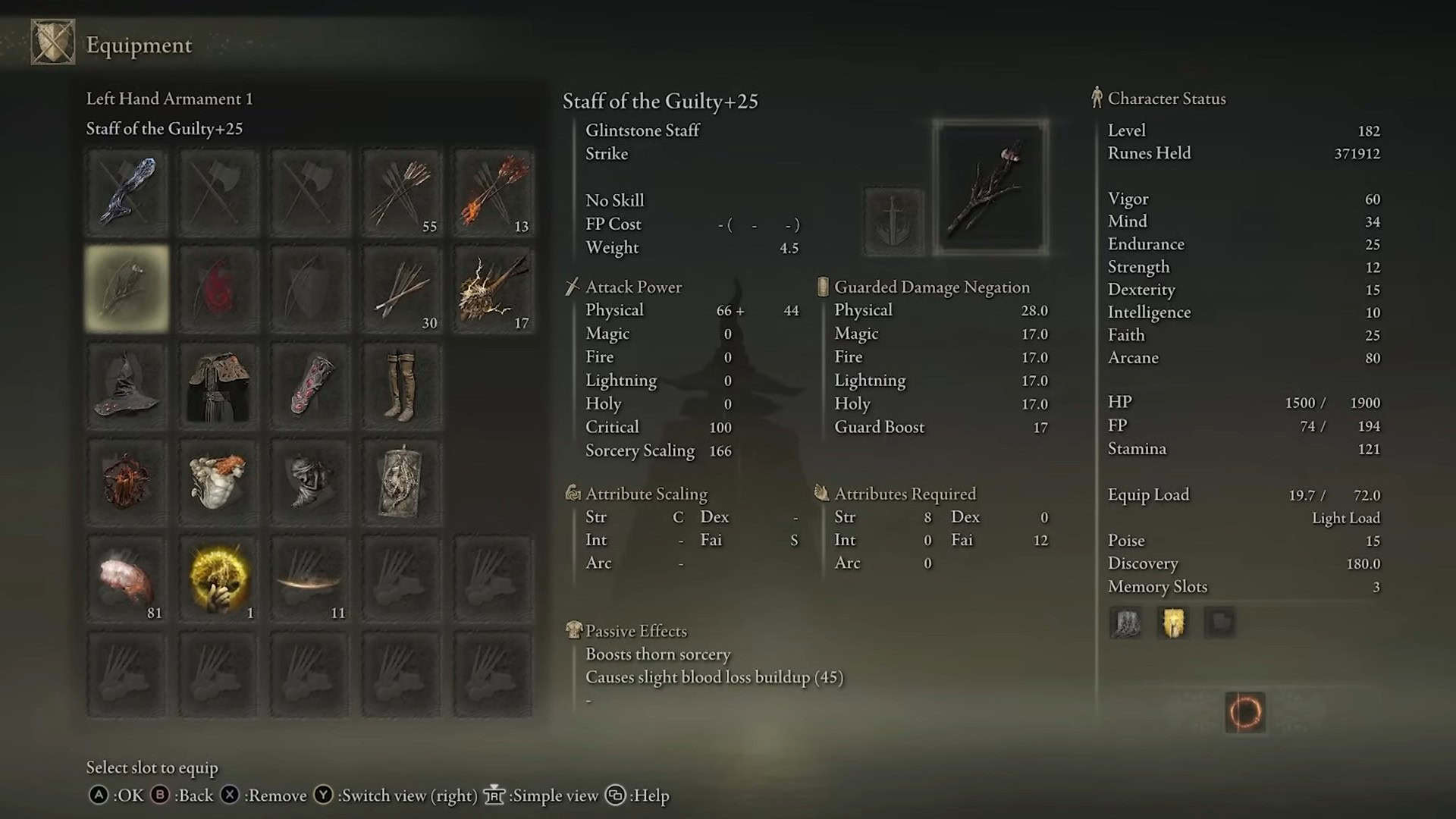This screenshot has height=819, width=1456.
Task: Select the stone tablet talisman slot
Action: [x=401, y=482]
